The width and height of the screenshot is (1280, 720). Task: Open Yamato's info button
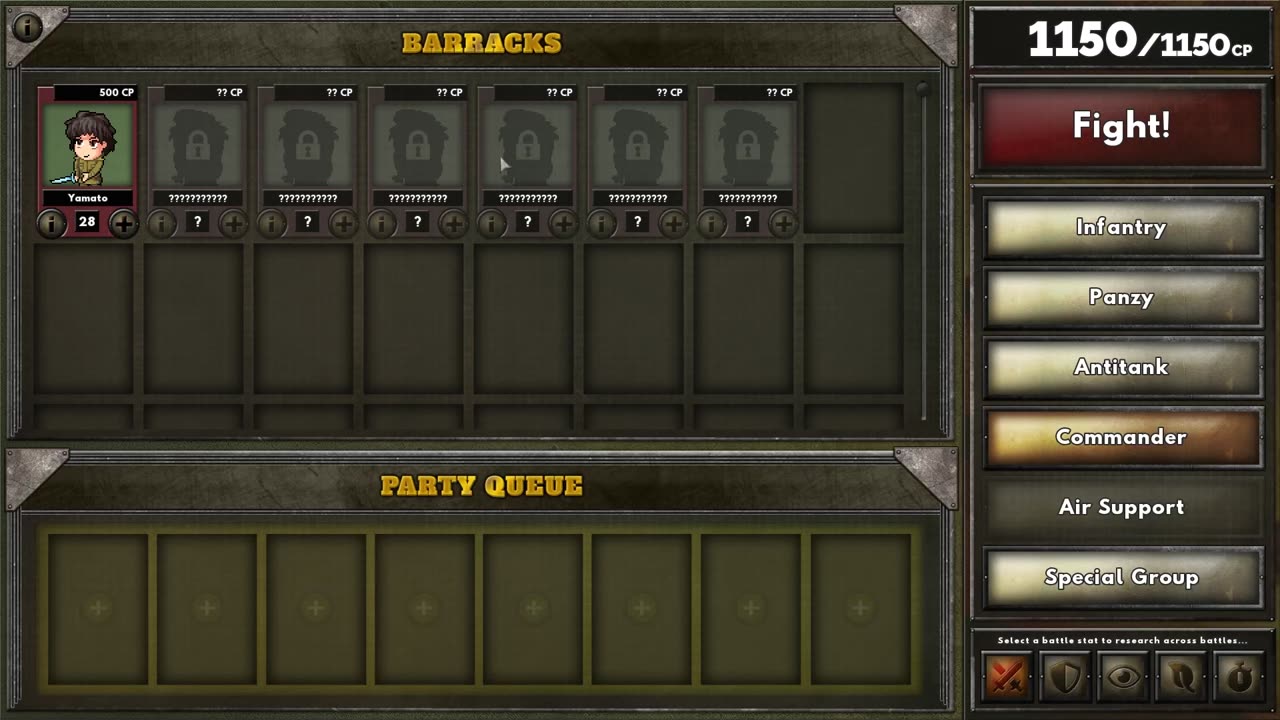[51, 224]
